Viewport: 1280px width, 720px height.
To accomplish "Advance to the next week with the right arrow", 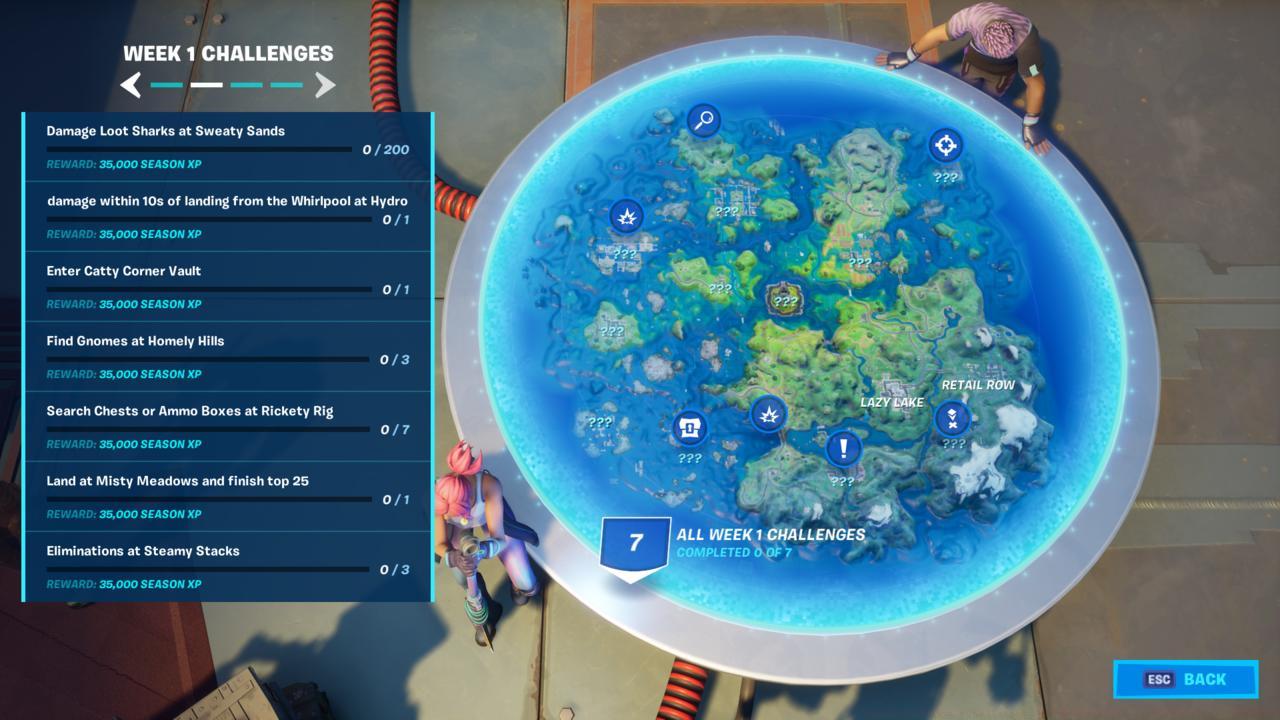I will click(x=325, y=85).
